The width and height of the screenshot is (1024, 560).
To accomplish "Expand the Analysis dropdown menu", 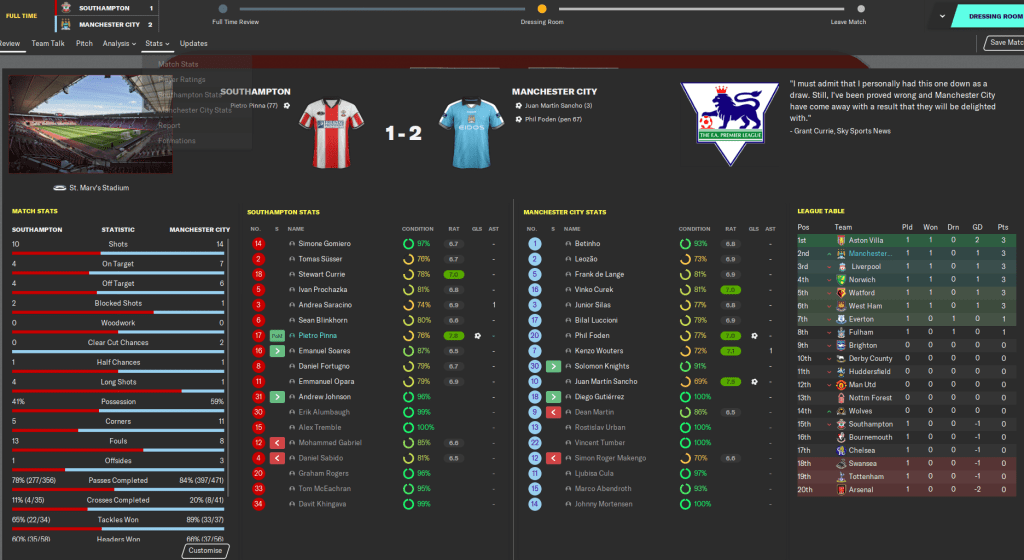I will (x=119, y=43).
